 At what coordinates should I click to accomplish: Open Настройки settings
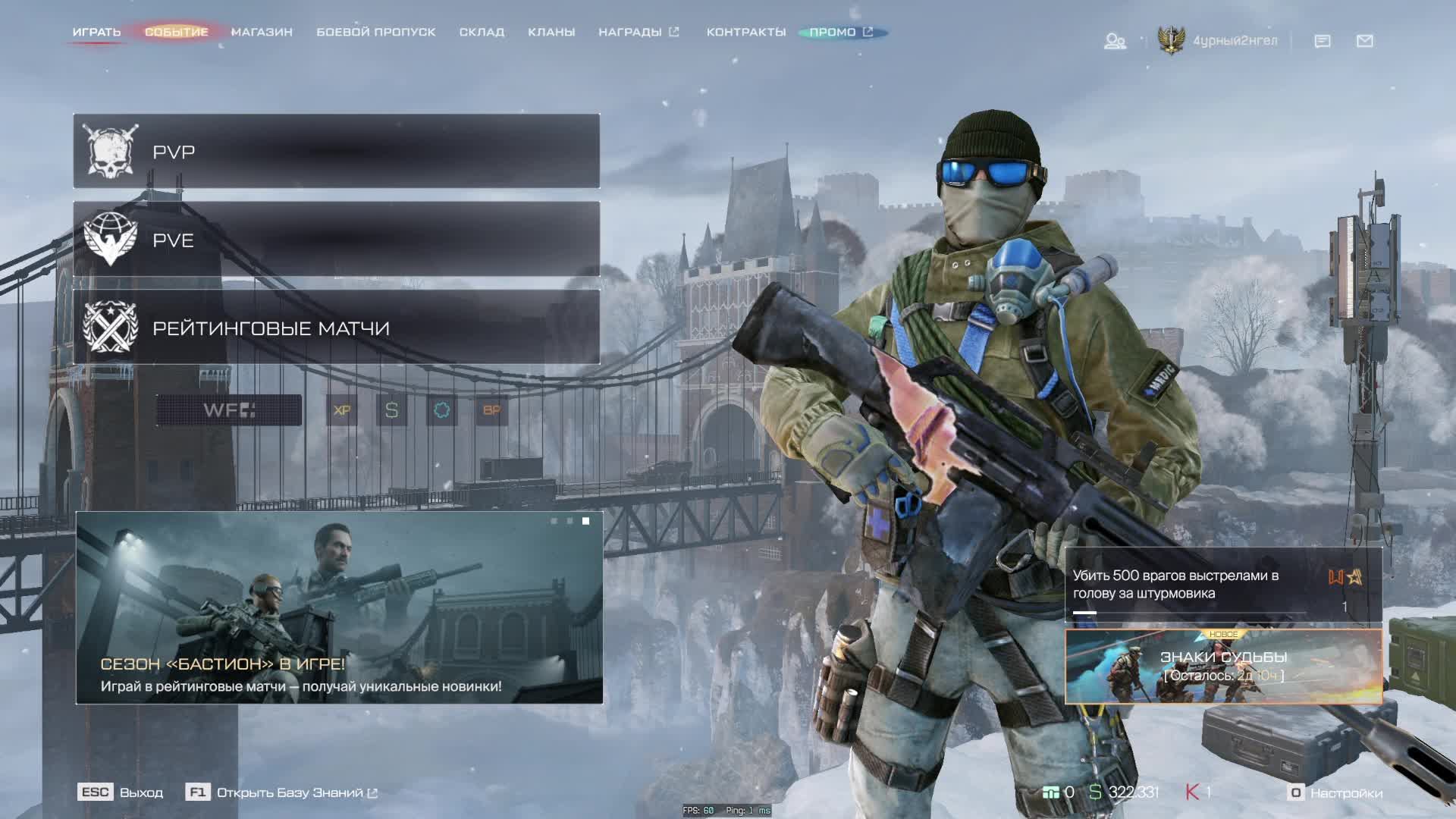click(x=1335, y=792)
